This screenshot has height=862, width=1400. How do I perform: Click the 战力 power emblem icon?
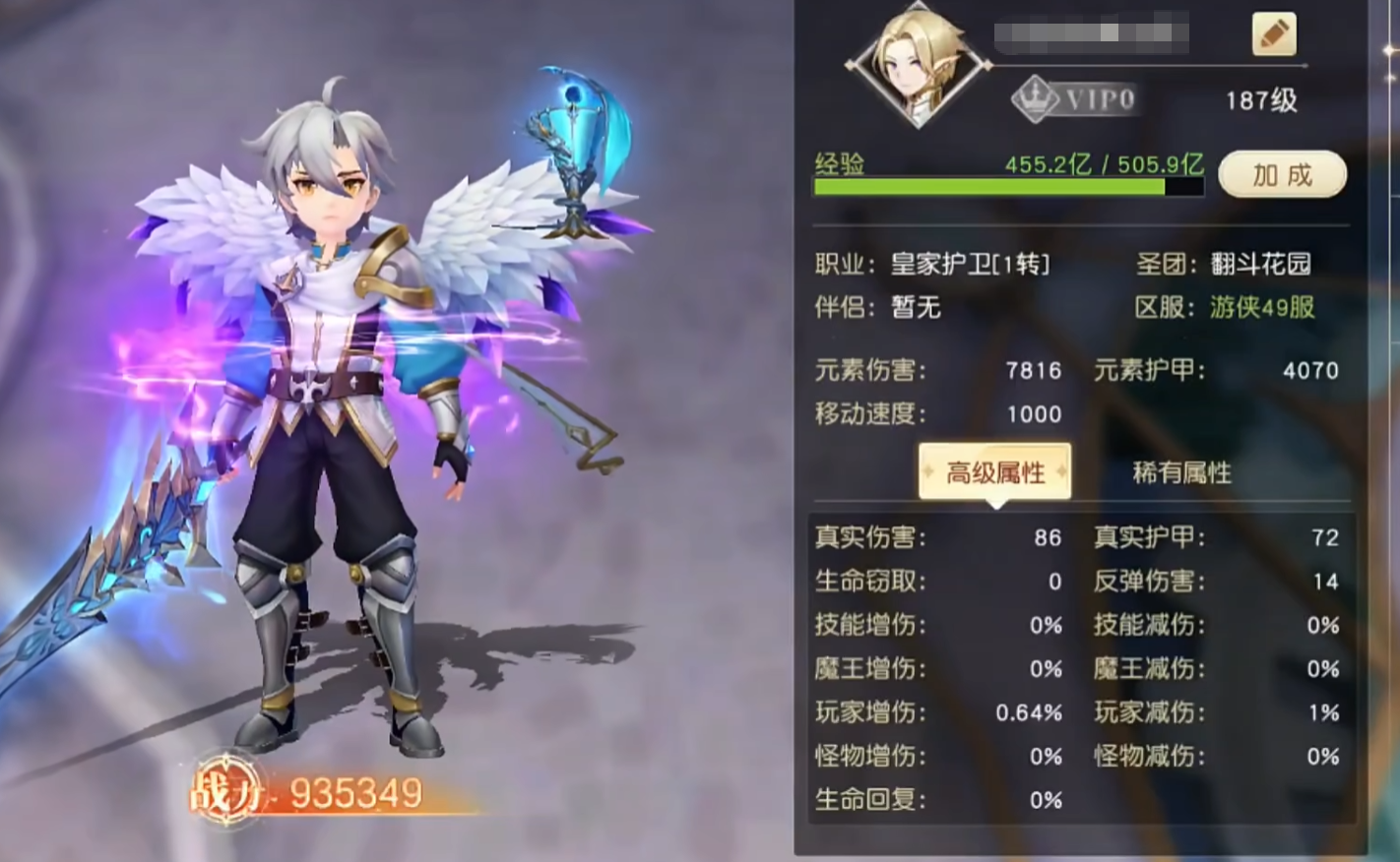point(228,792)
